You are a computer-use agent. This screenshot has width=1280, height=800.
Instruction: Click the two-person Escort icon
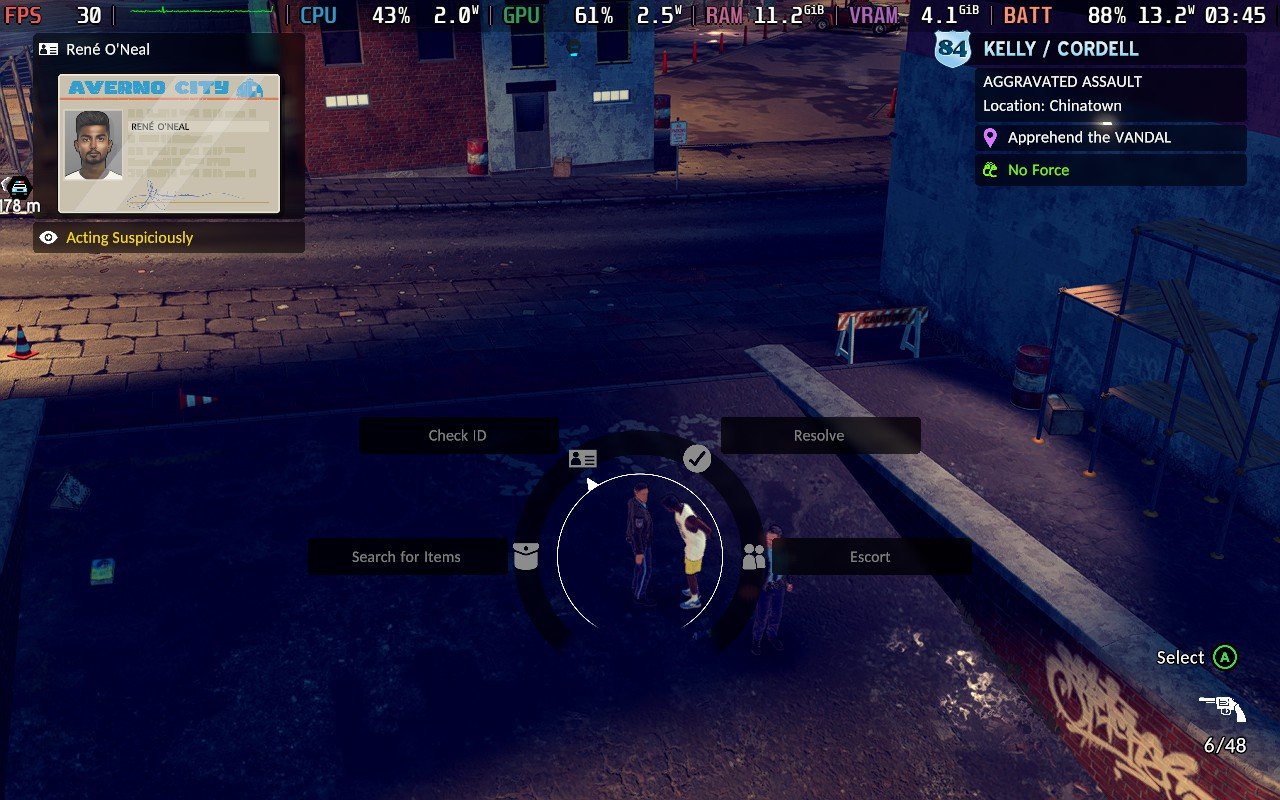pyautogui.click(x=754, y=558)
